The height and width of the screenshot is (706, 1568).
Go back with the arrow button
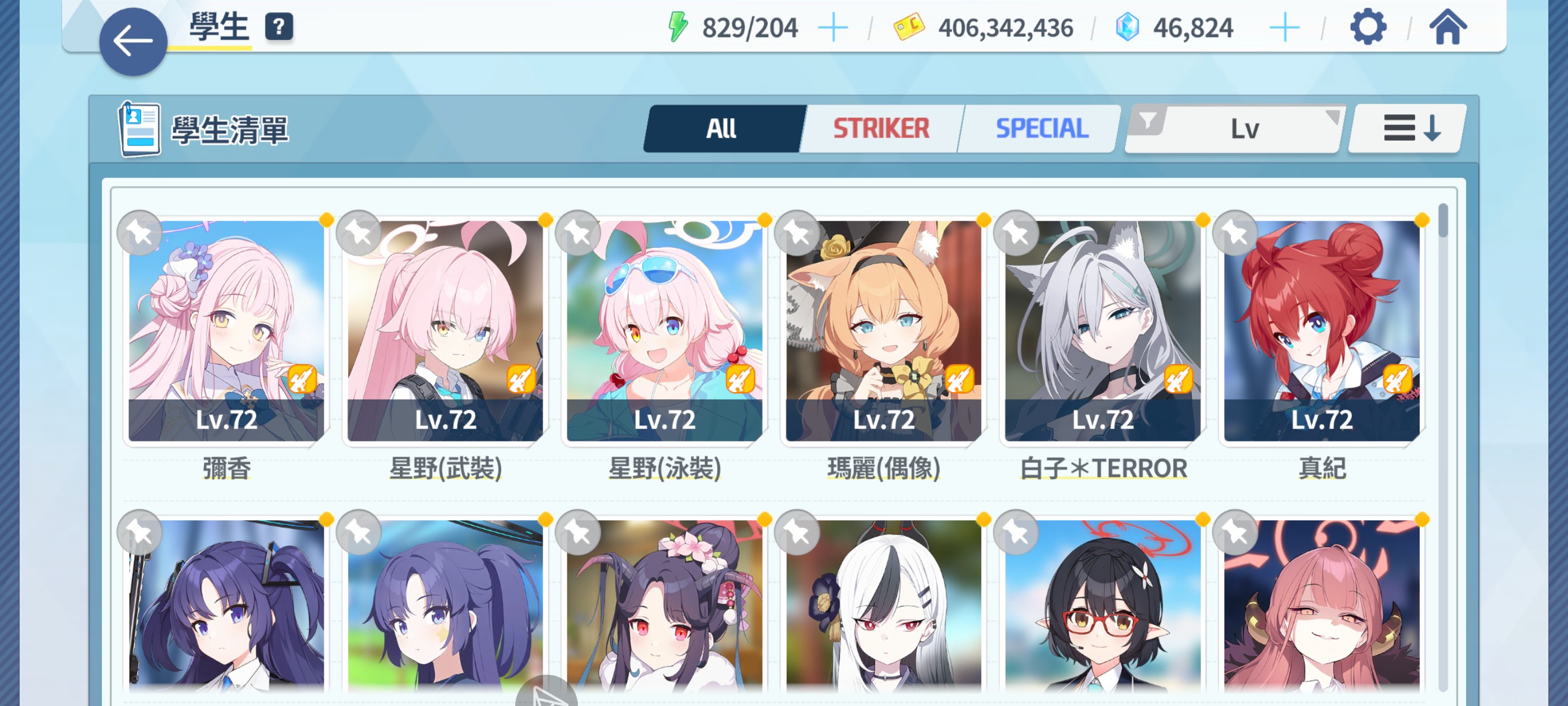pyautogui.click(x=133, y=42)
